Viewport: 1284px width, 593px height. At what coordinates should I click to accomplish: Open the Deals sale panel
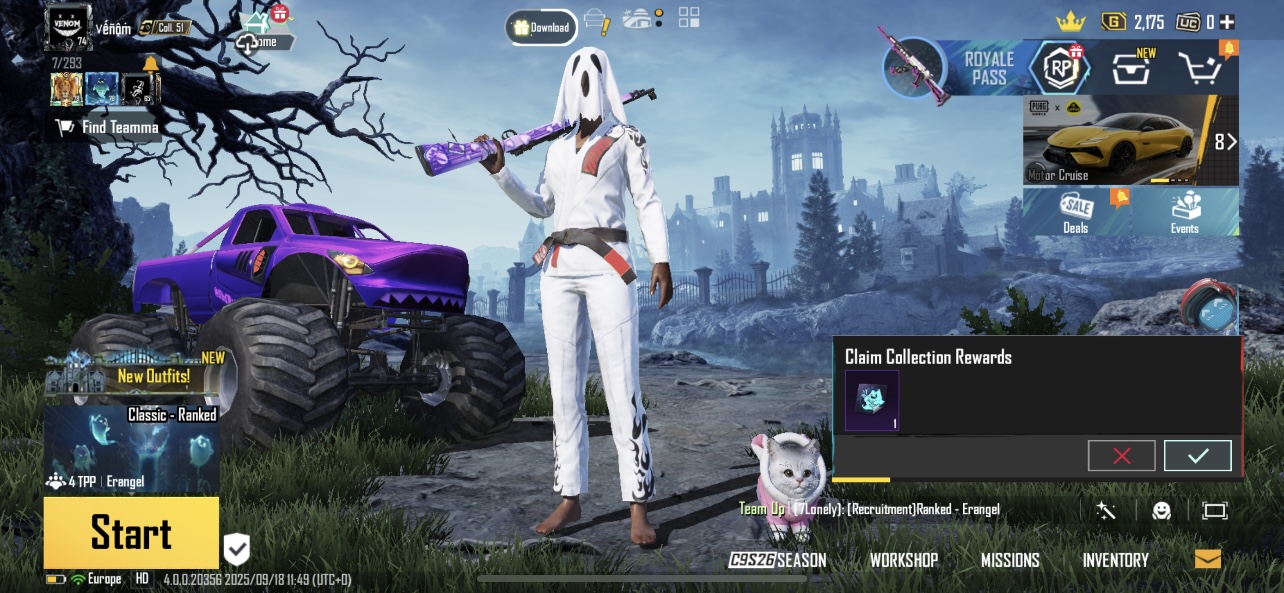click(1076, 211)
